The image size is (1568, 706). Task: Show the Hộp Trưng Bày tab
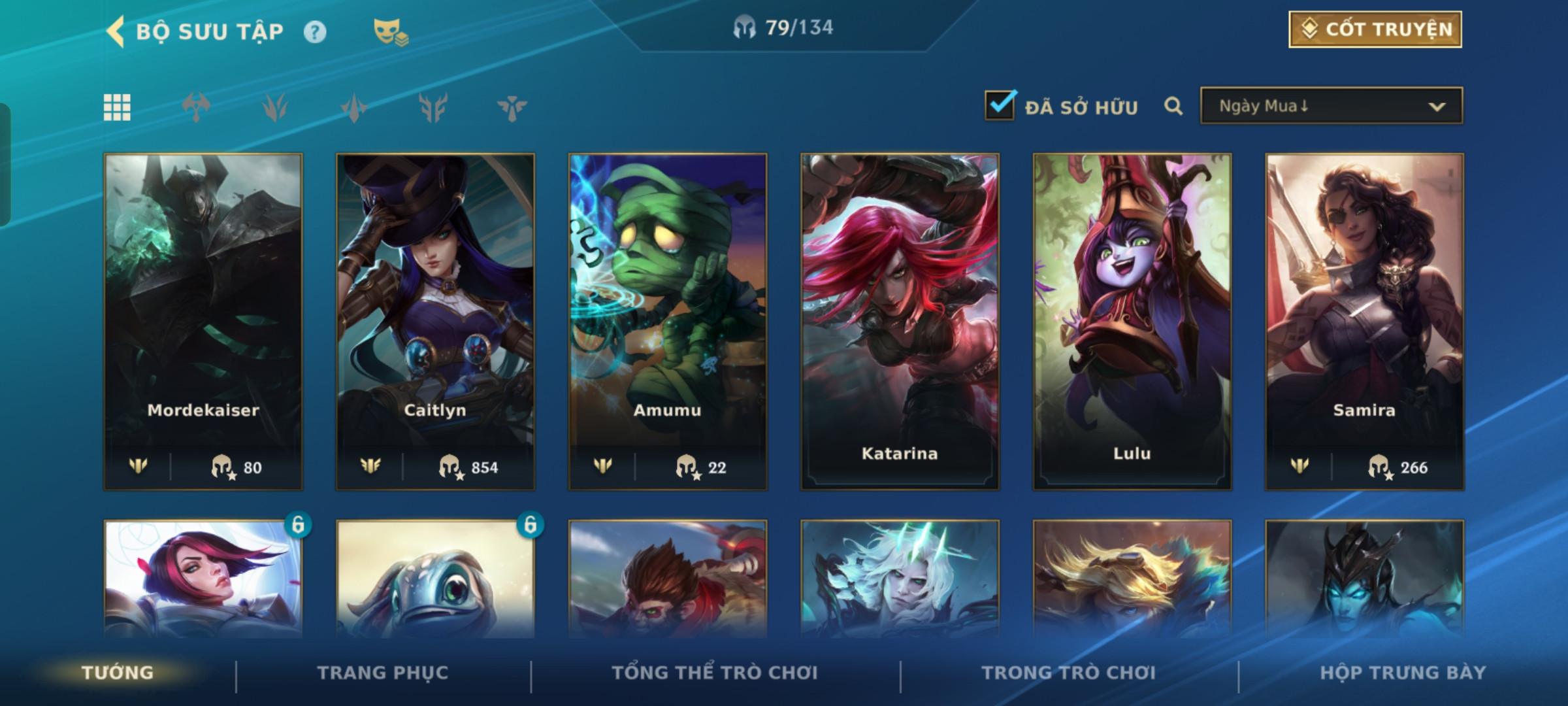[x=1403, y=673]
